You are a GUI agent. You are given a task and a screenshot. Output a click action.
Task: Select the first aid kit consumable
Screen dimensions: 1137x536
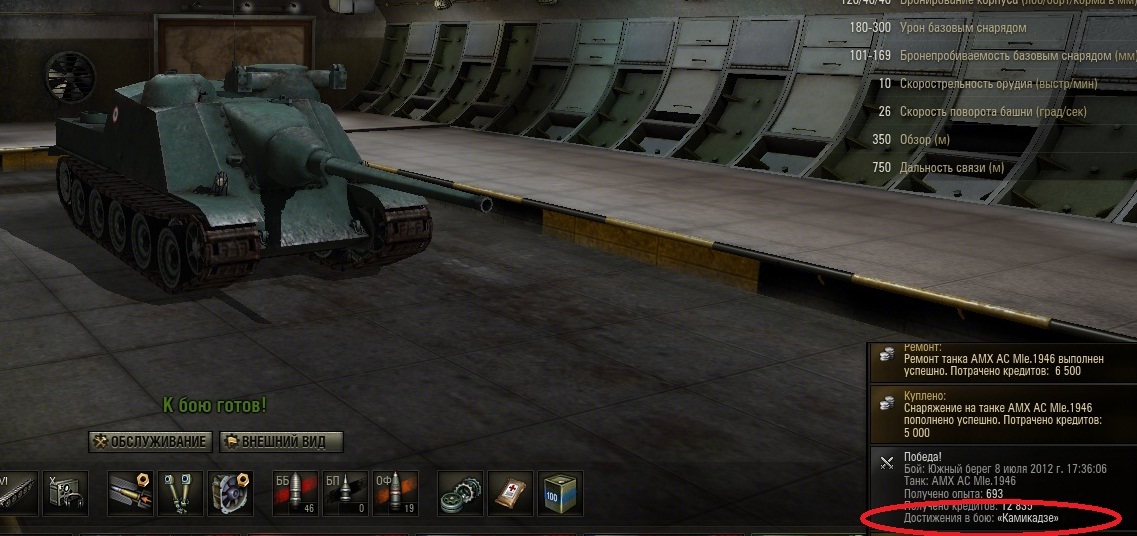pyautogui.click(x=511, y=494)
